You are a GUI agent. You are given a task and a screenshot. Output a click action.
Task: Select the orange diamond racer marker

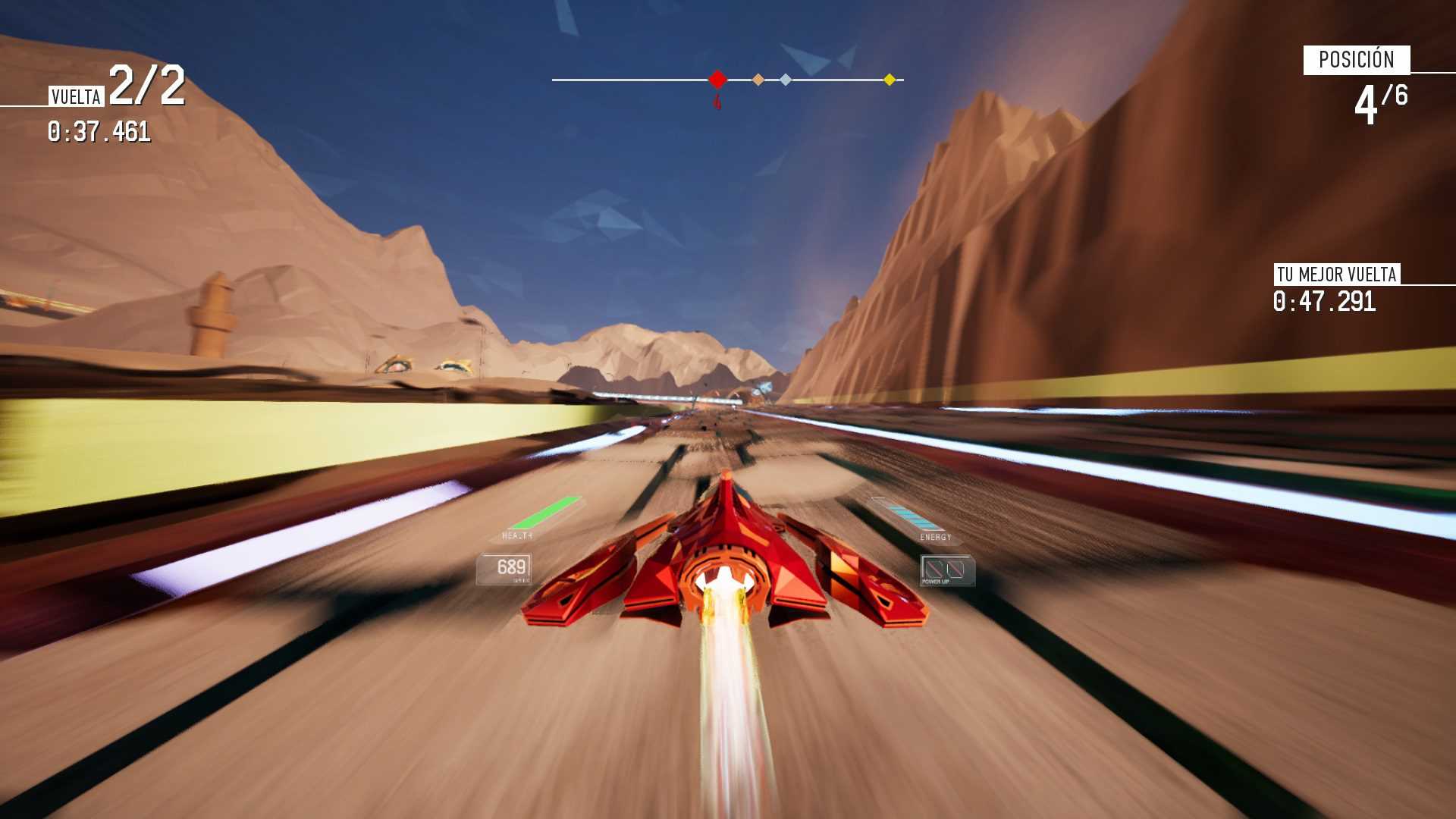click(758, 80)
